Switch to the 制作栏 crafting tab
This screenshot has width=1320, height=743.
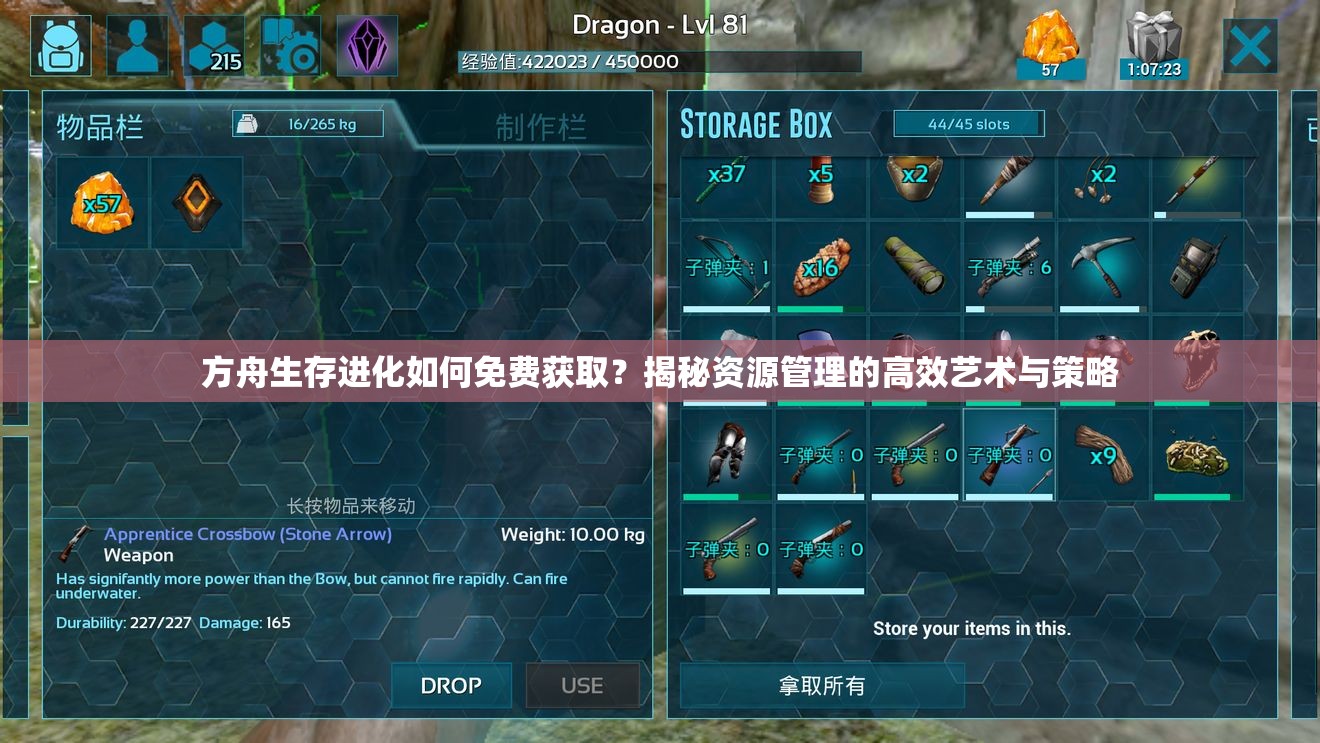(x=541, y=127)
